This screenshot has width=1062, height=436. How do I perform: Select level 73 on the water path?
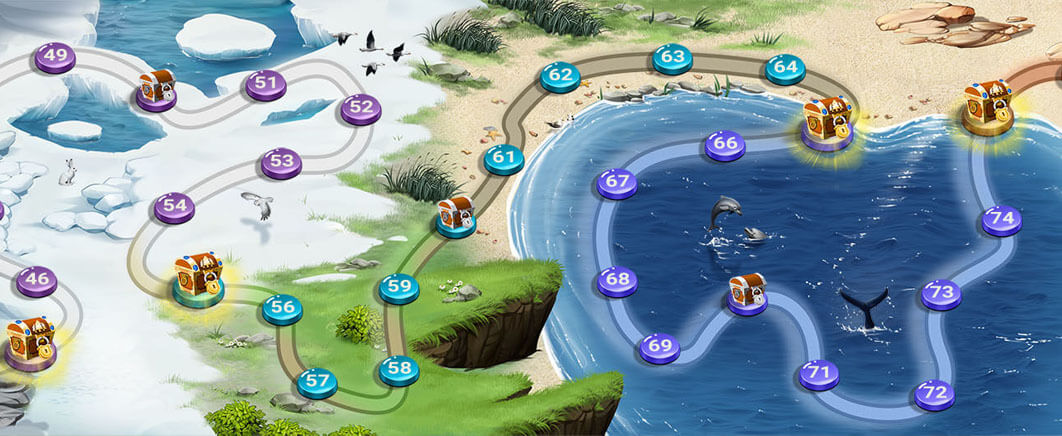click(x=941, y=294)
